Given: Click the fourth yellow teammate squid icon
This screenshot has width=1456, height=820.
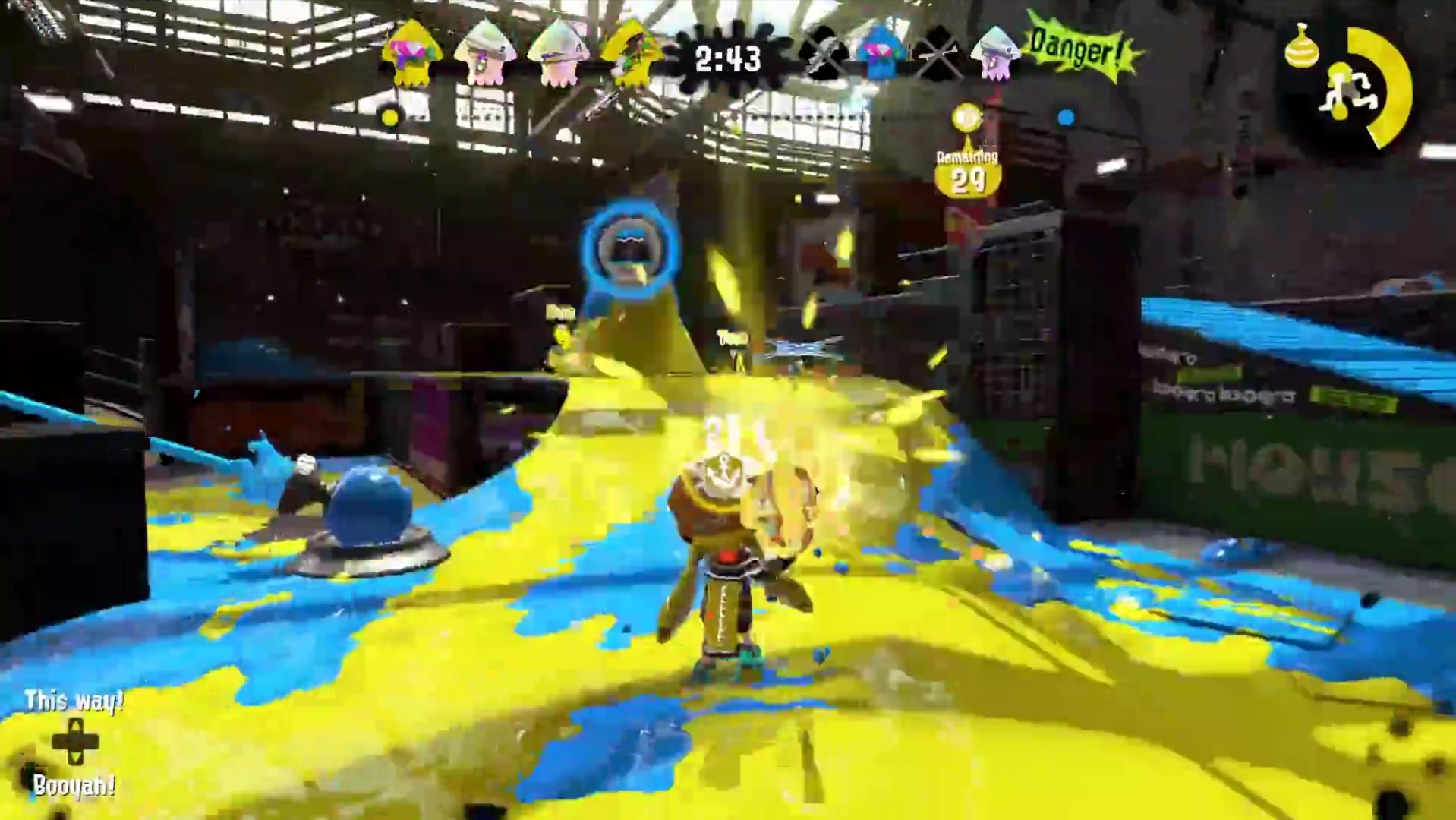Looking at the screenshot, I should point(632,53).
